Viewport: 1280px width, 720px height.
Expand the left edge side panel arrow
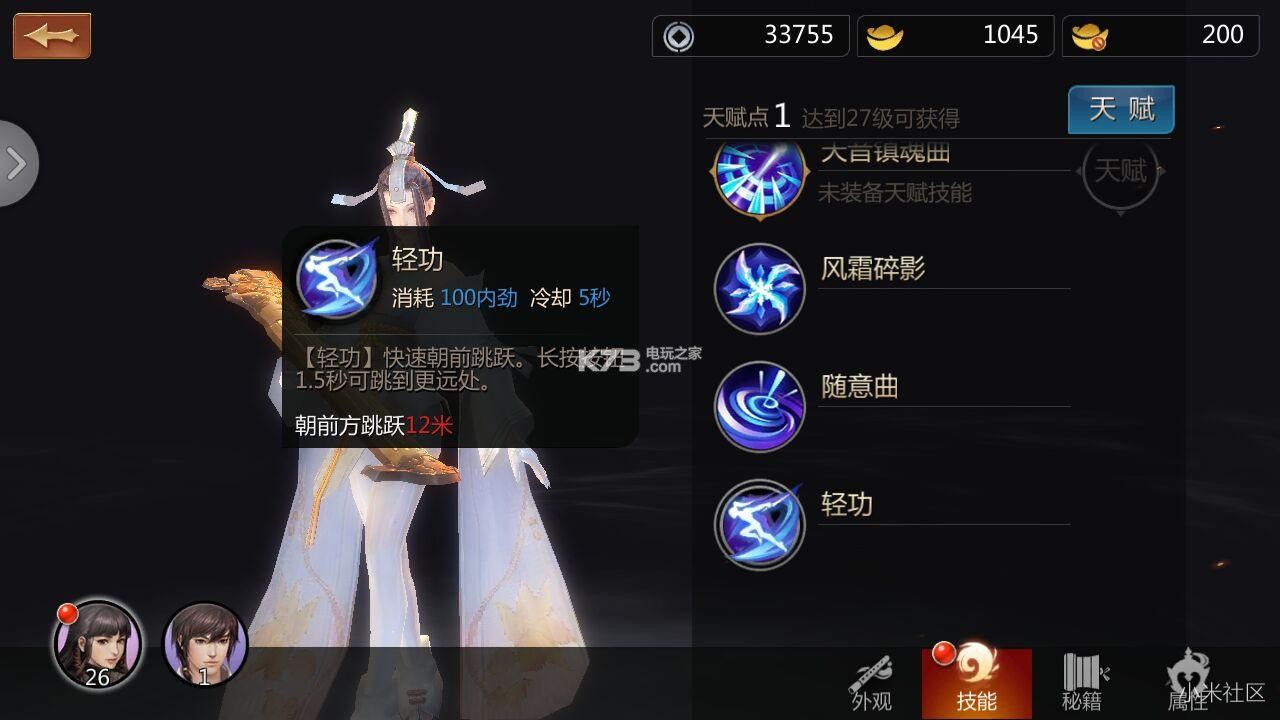pos(16,163)
